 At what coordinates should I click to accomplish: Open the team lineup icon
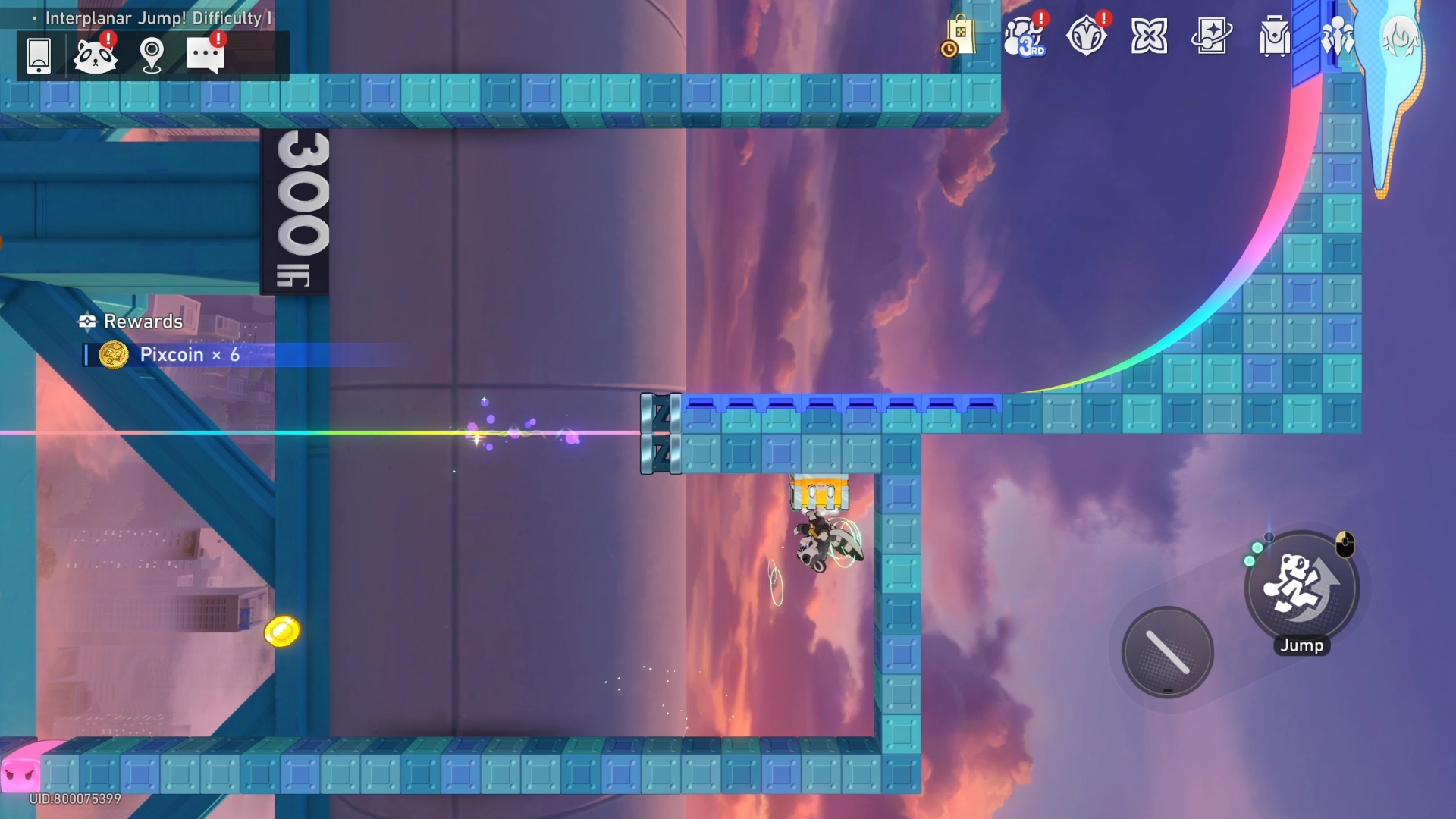(1337, 36)
